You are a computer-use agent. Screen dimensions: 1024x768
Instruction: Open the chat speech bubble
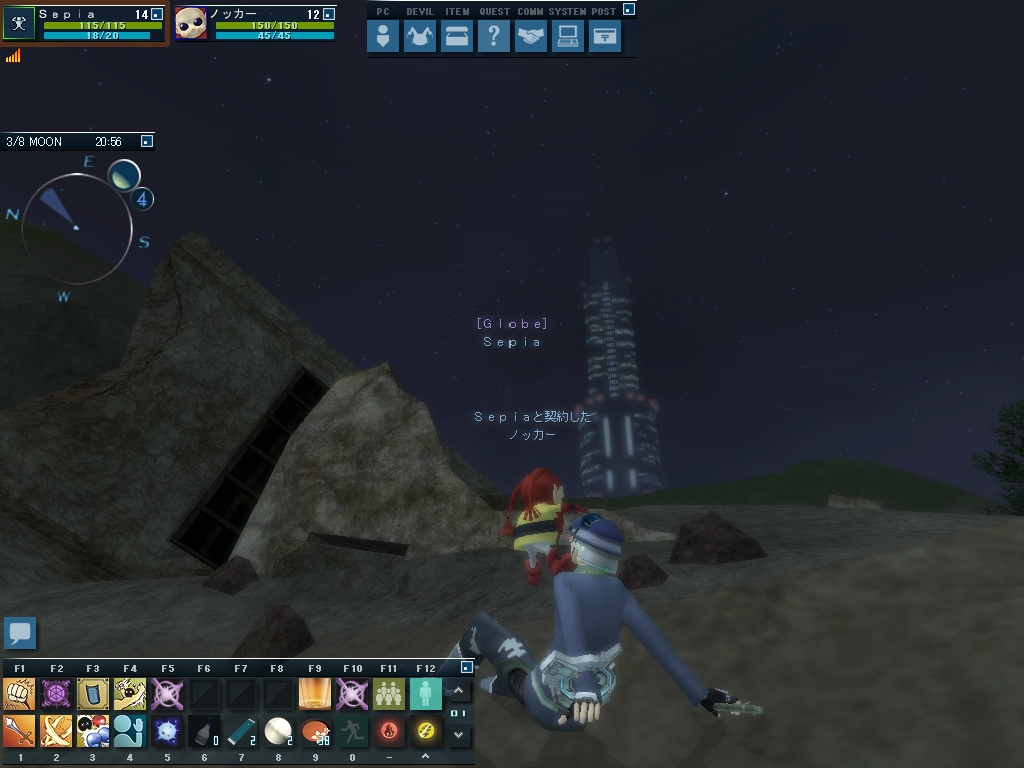click(20, 633)
